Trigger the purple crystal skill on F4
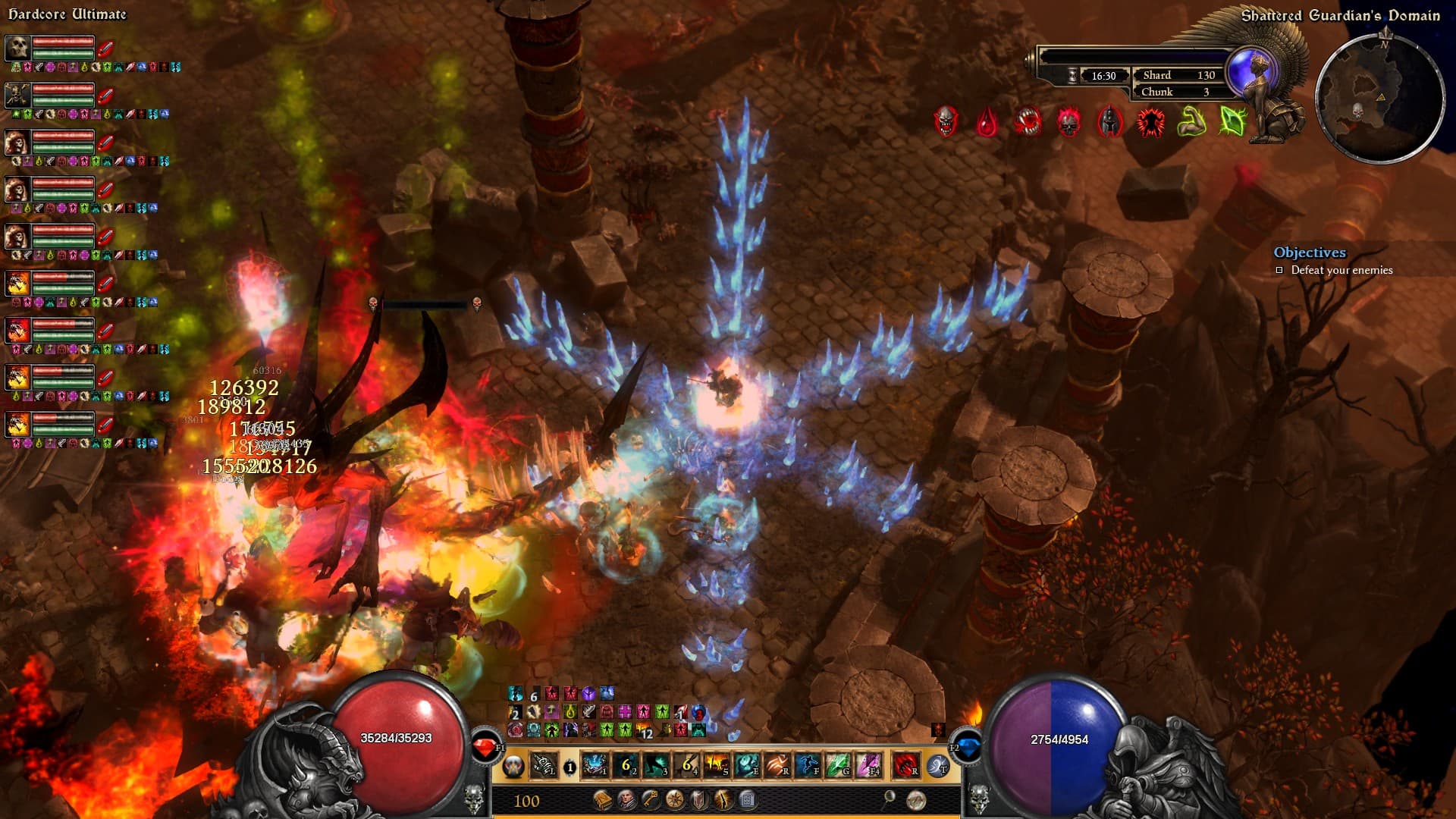This screenshot has height=819, width=1456. point(869,766)
